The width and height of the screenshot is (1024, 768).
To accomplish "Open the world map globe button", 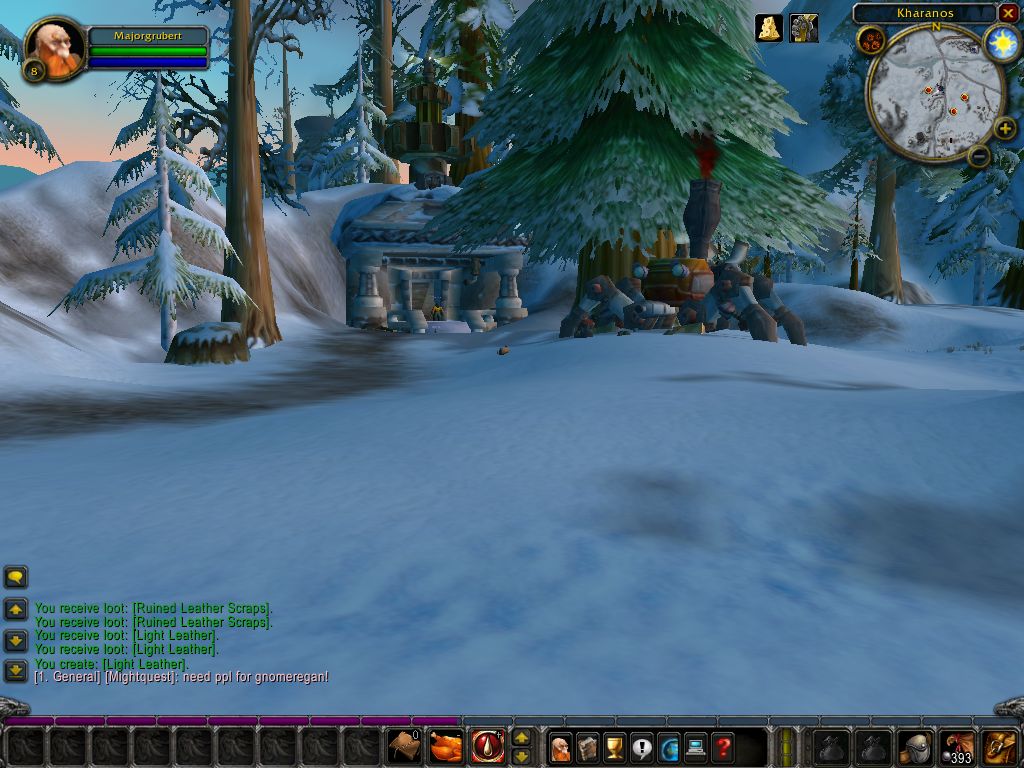I will [x=668, y=746].
